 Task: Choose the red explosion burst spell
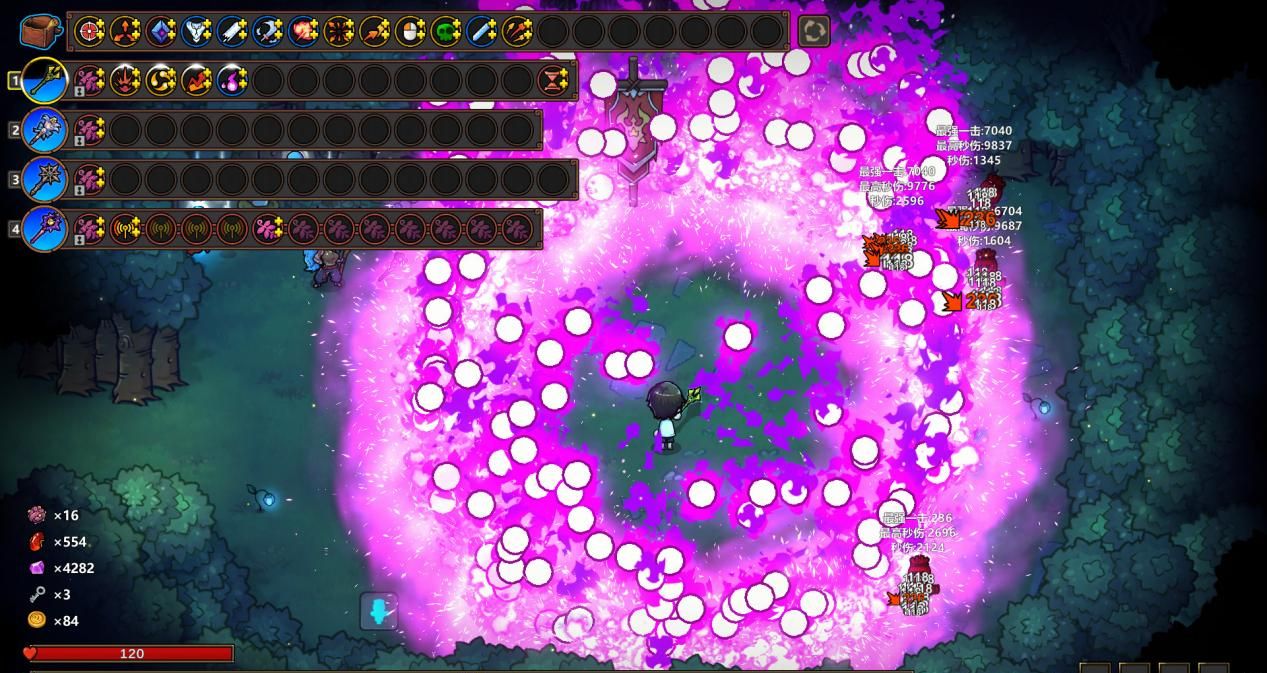[x=303, y=32]
